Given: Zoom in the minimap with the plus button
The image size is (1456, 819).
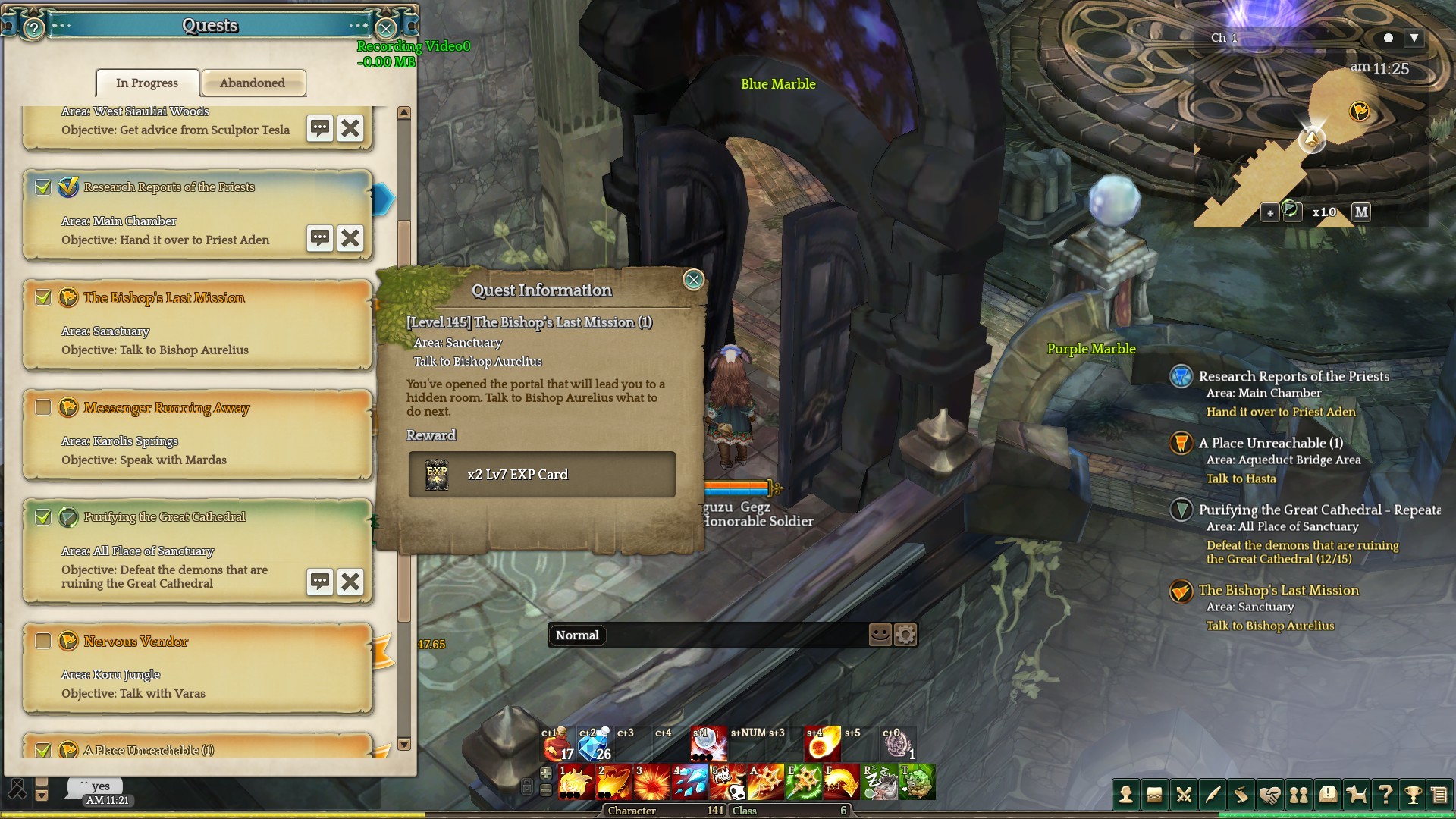Looking at the screenshot, I should pyautogui.click(x=1270, y=213).
